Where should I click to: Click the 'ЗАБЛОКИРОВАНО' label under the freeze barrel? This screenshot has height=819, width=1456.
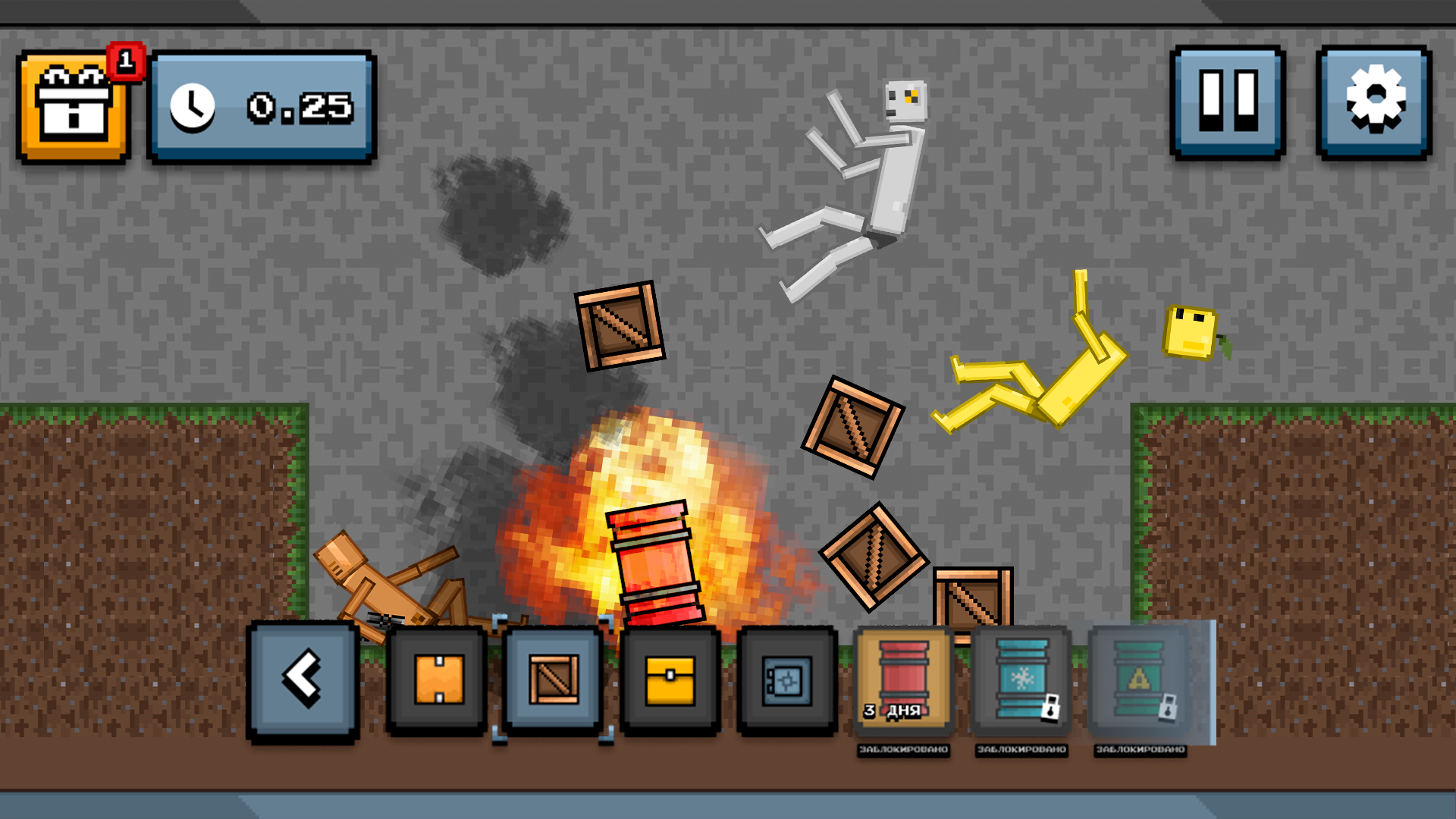pos(1020,749)
